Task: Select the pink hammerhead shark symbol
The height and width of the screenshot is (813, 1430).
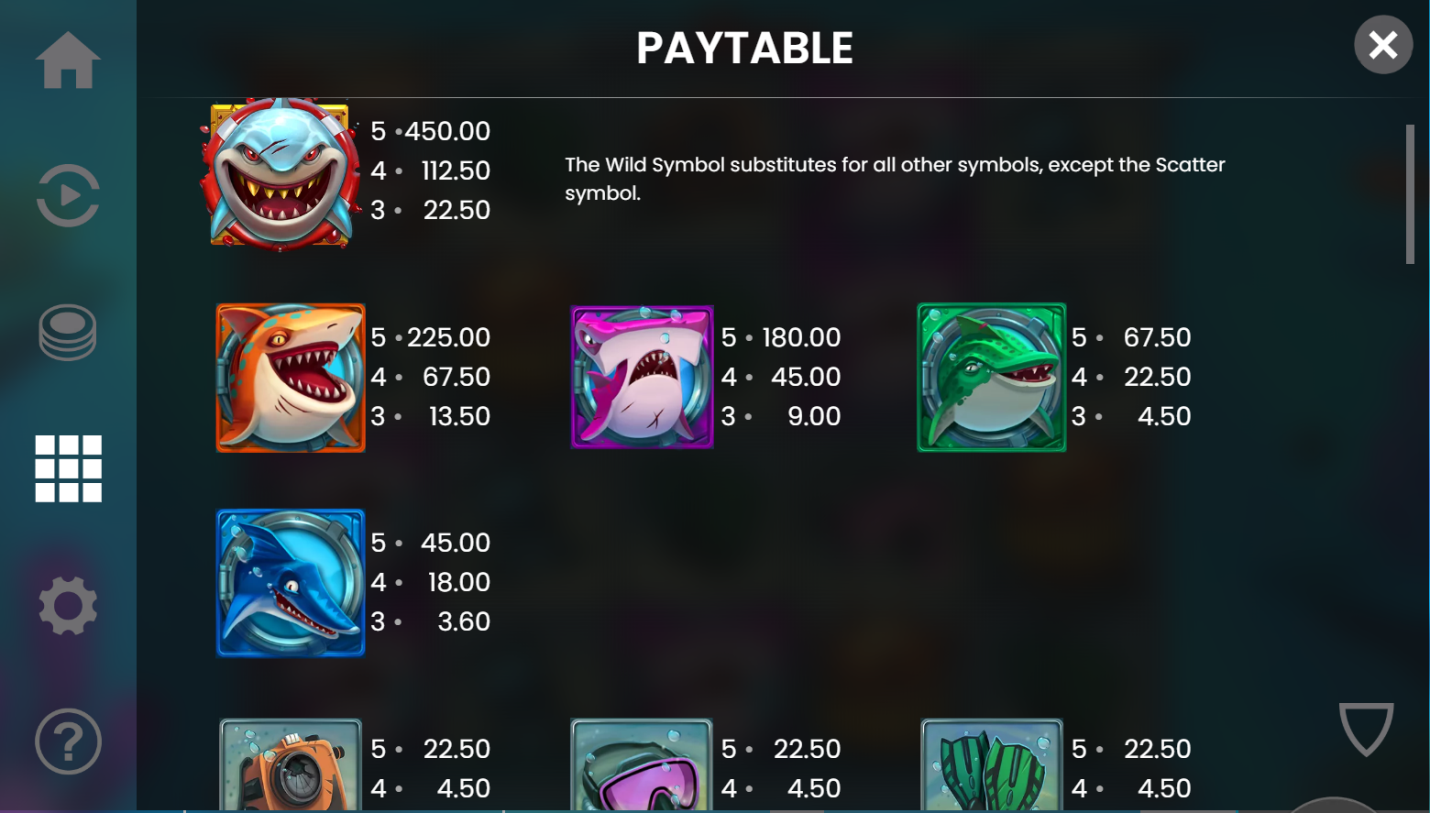Action: tap(641, 378)
